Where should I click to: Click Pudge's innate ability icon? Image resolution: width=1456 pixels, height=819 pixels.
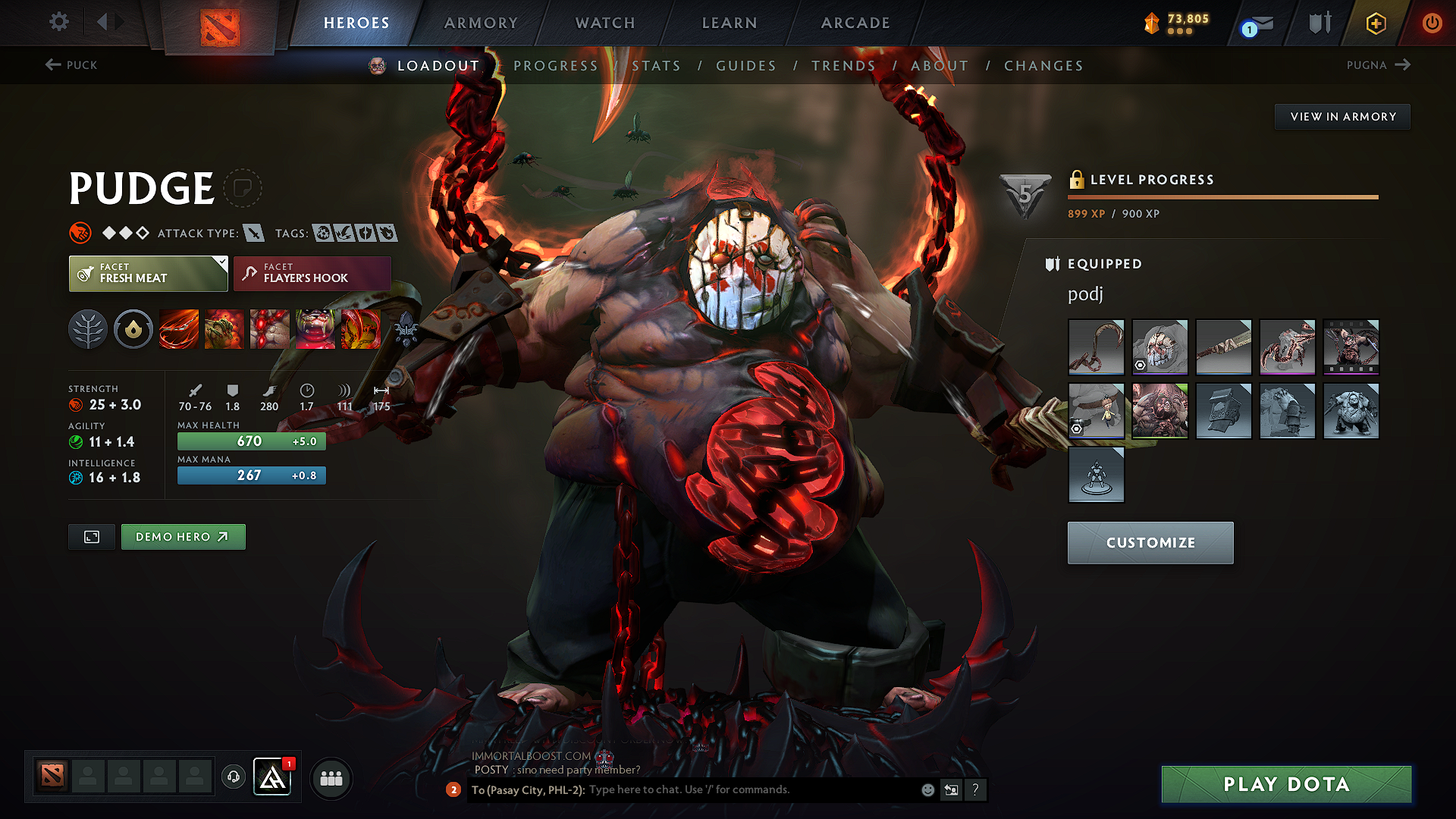[x=133, y=329]
